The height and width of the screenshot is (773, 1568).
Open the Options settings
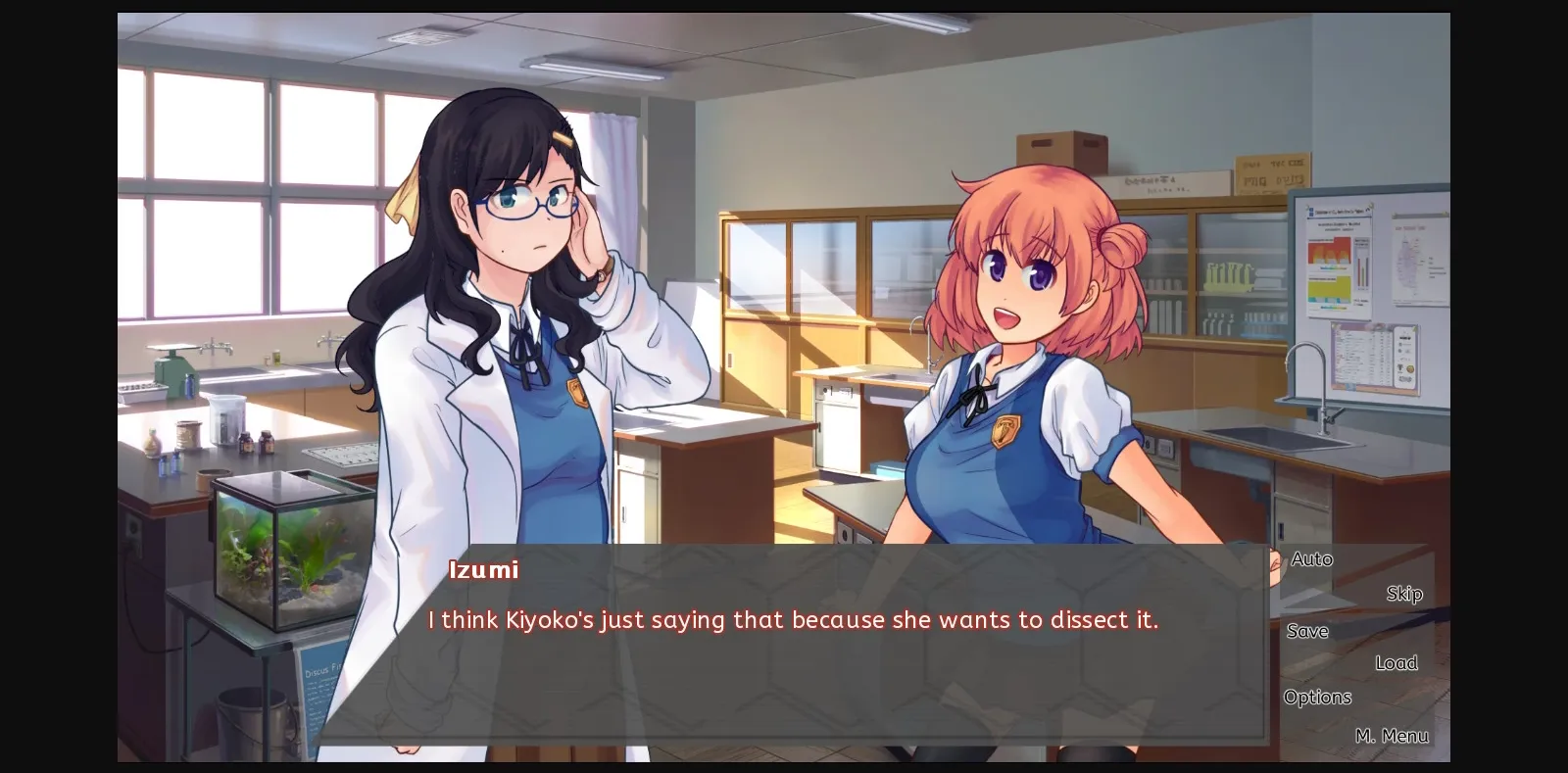(1317, 697)
